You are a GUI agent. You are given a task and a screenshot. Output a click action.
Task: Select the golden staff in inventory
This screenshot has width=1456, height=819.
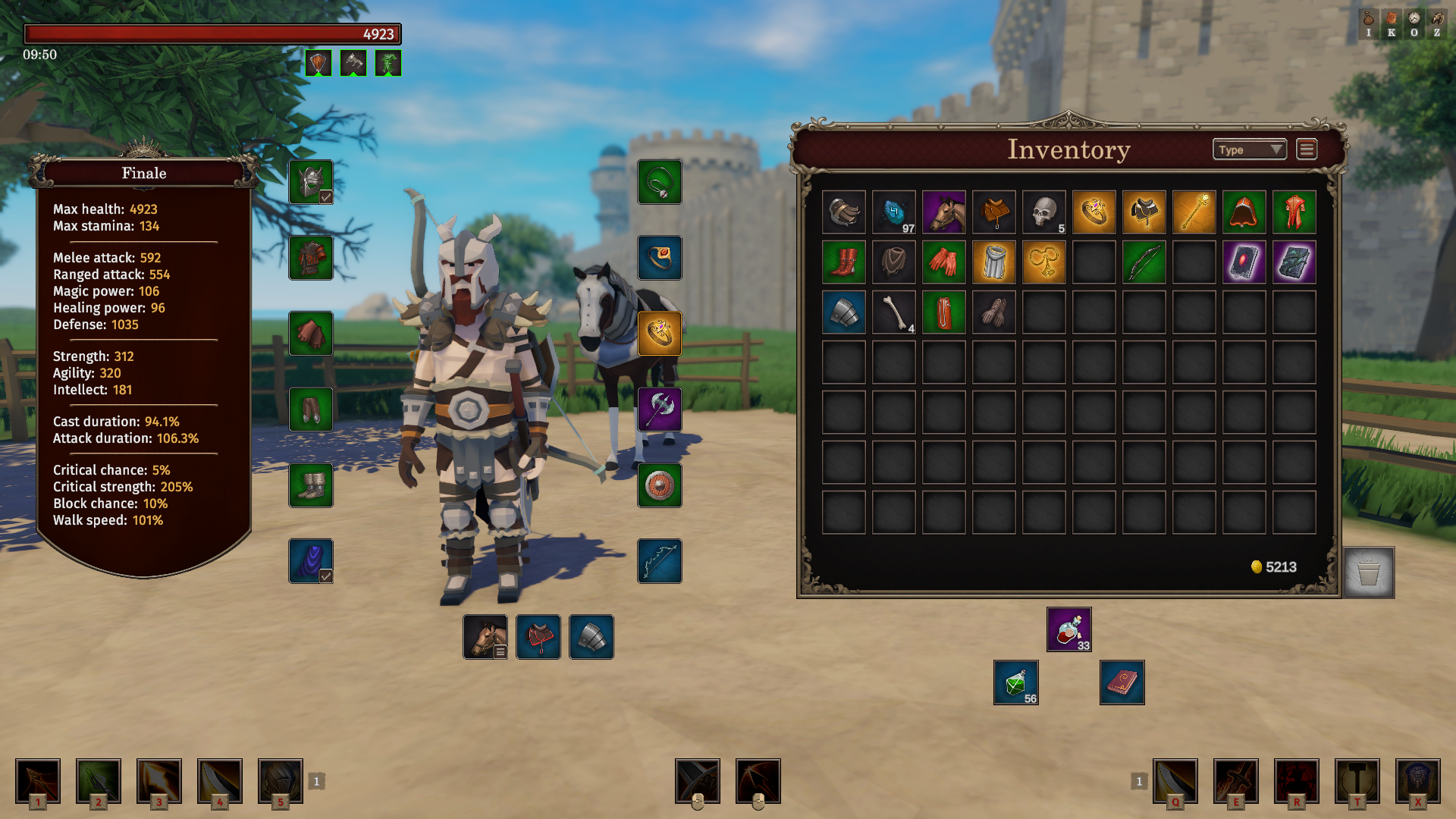(1194, 212)
